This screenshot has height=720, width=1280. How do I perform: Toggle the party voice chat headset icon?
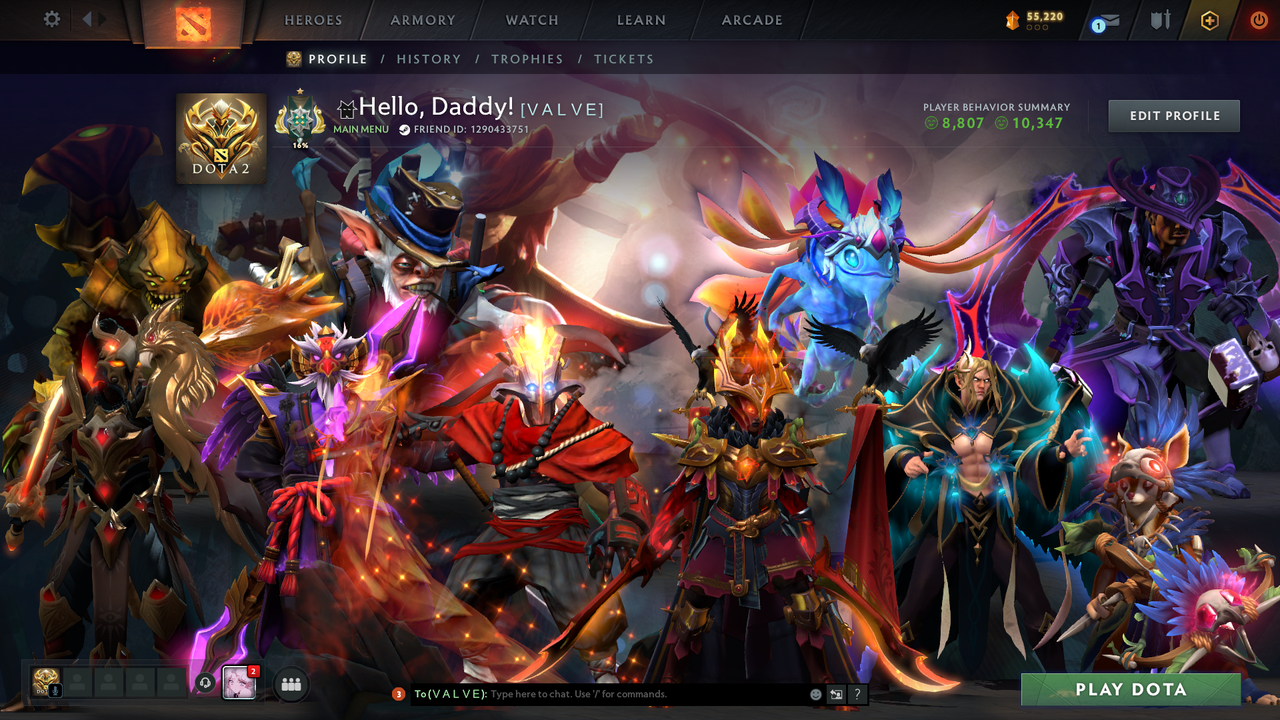[x=205, y=684]
